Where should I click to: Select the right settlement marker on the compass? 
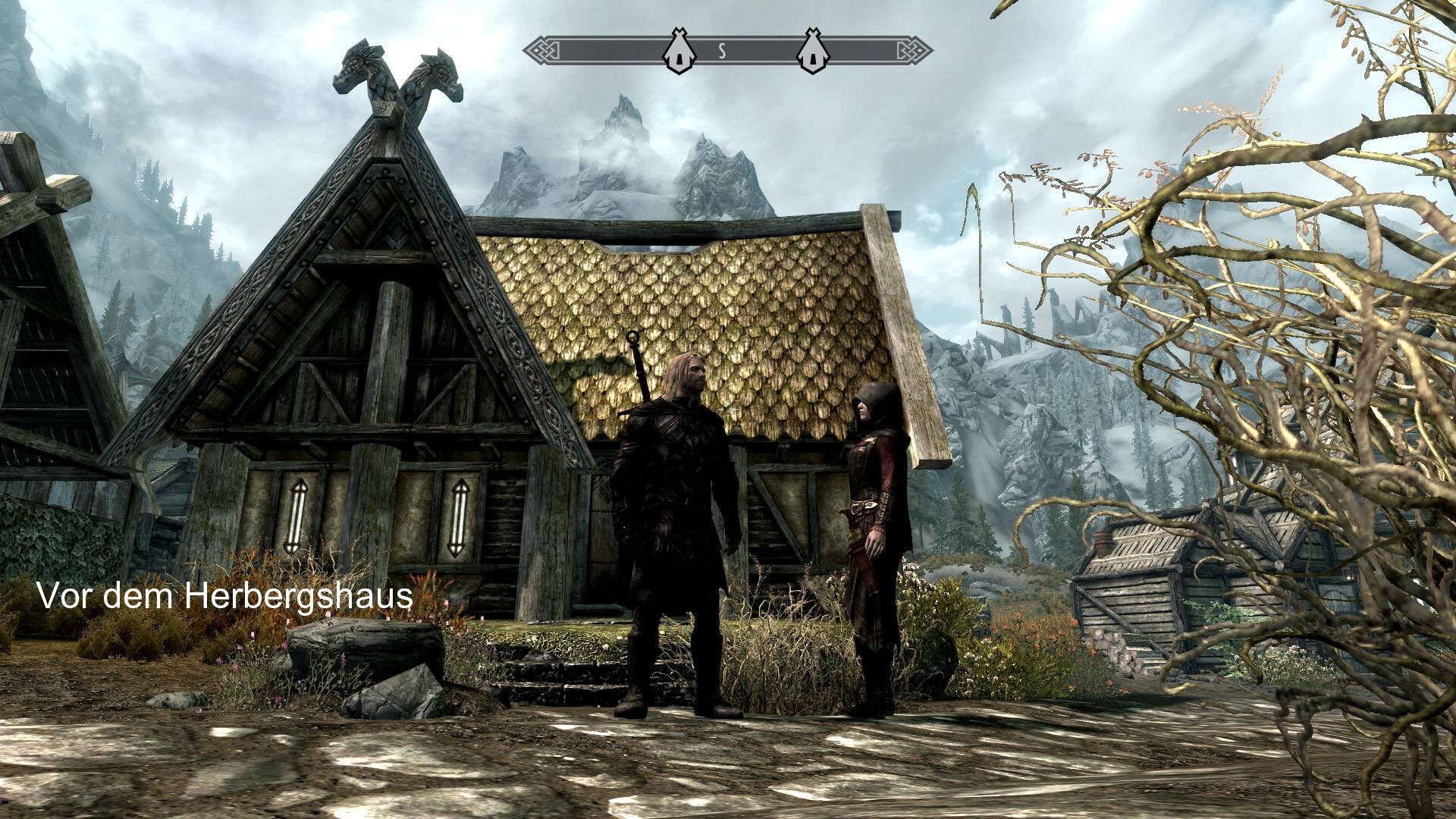click(x=813, y=51)
